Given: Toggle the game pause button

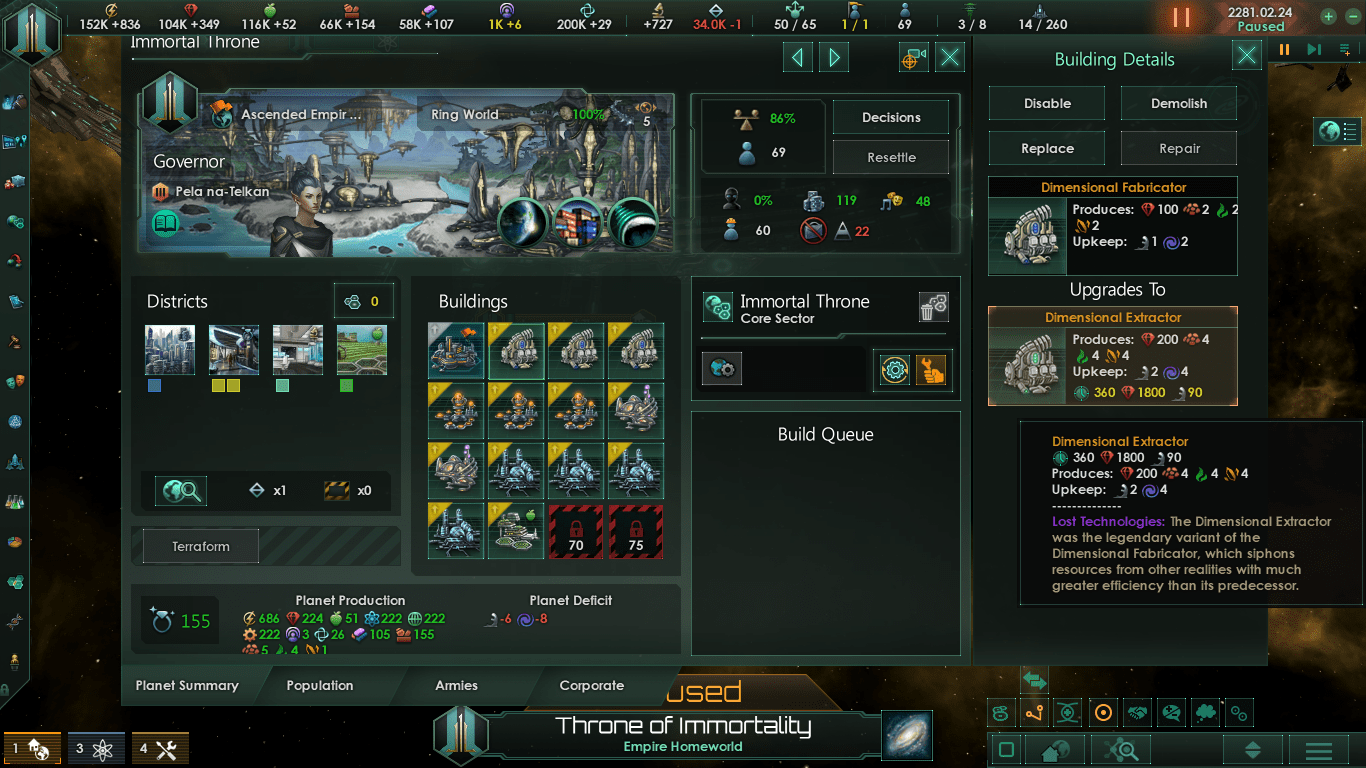Looking at the screenshot, I should pos(1181,17).
